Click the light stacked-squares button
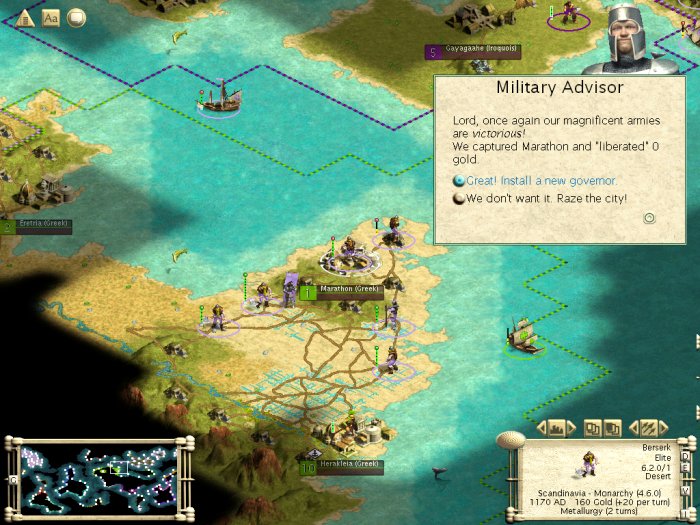The width and height of the screenshot is (700, 525). click(592, 428)
